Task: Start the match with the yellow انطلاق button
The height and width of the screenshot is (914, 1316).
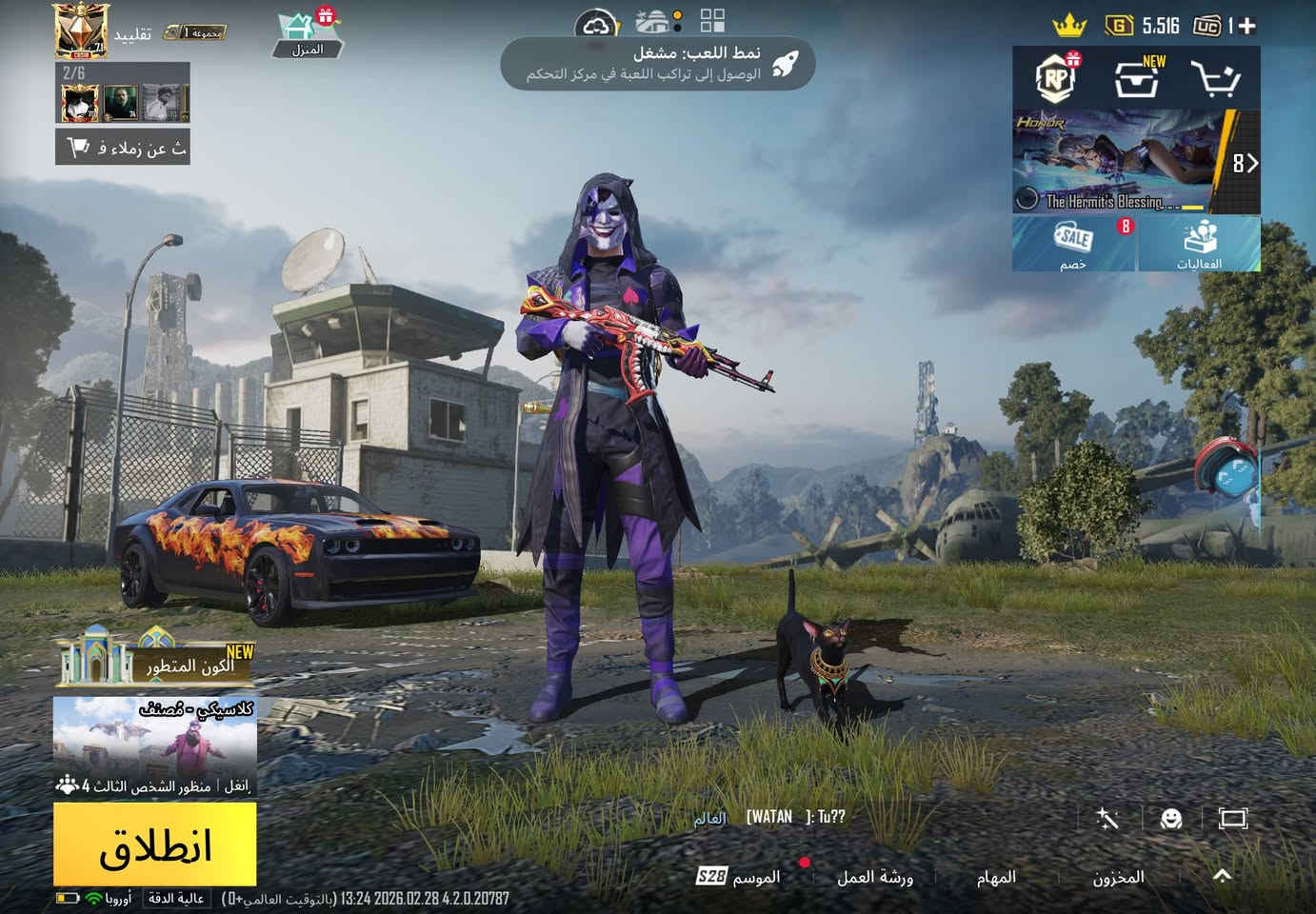Action: pos(155,844)
